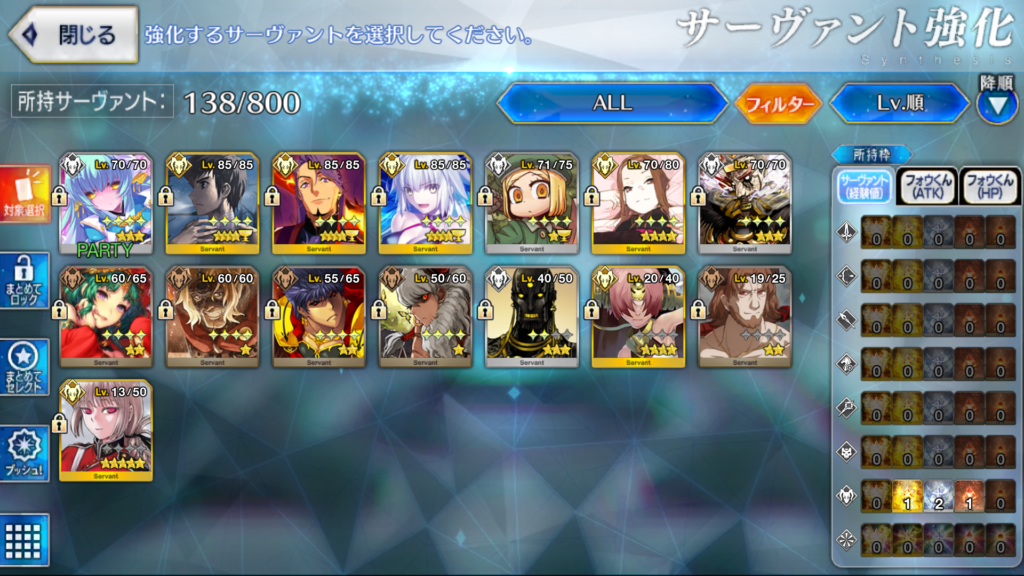Select the PARTY servant at Lv. 70/70
The image size is (1024, 576).
tap(106, 204)
